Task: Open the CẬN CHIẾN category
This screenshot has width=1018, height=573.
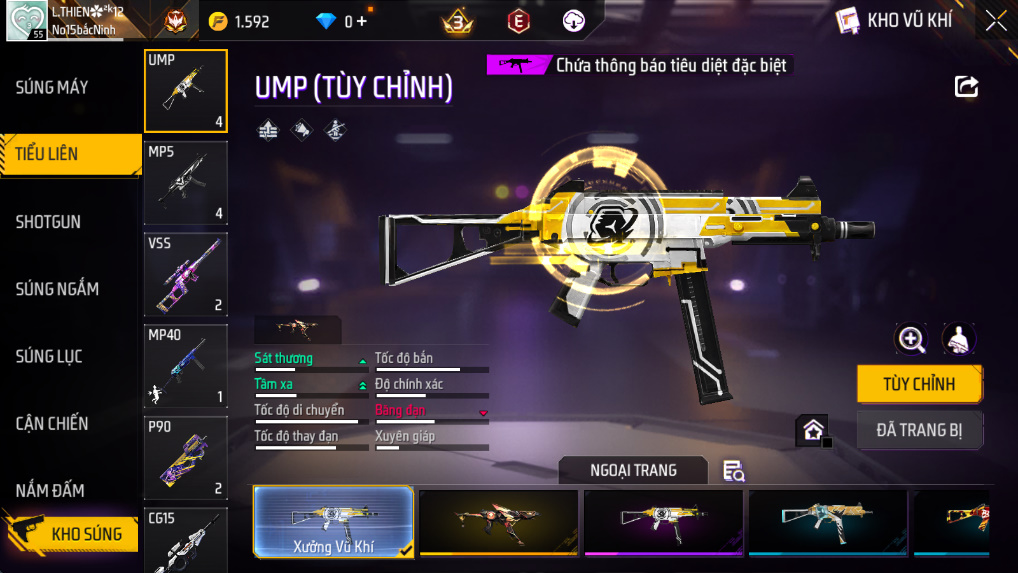Action: click(52, 423)
